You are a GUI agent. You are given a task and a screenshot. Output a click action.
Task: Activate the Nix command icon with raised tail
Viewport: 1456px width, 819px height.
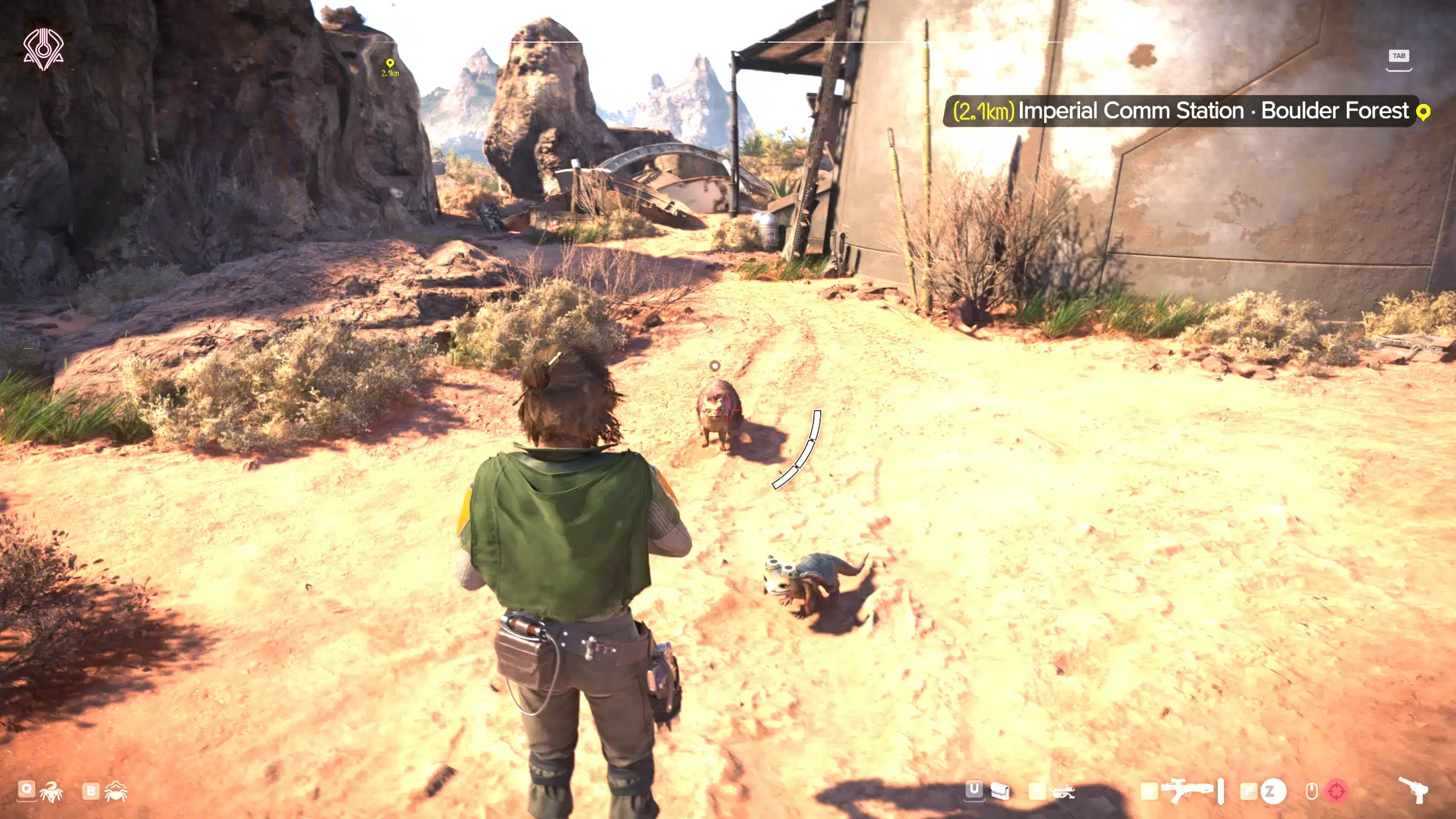[x=52, y=792]
